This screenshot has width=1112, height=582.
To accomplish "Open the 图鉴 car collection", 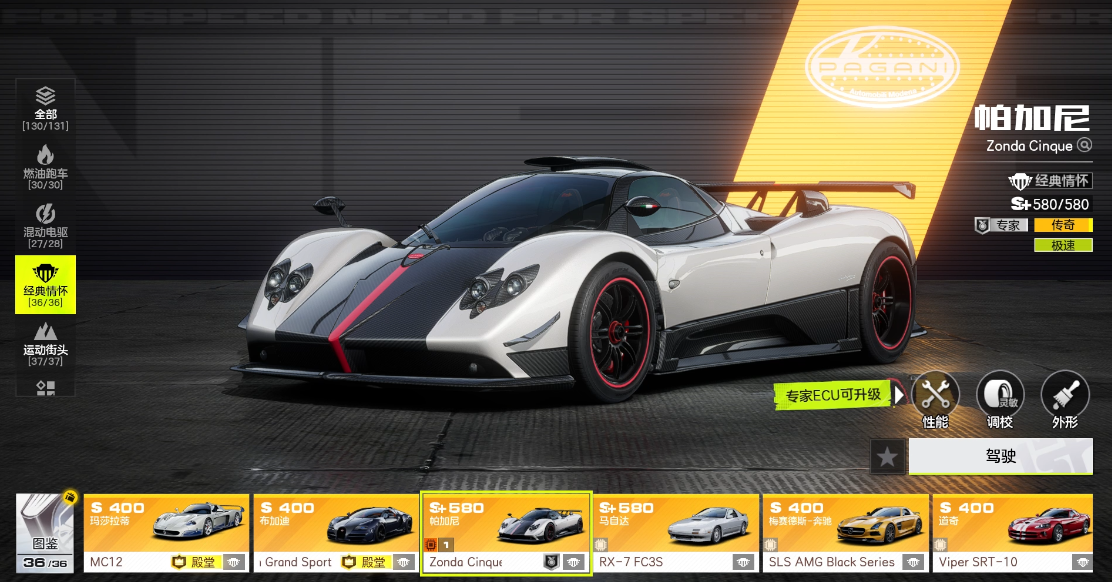I will [47, 533].
